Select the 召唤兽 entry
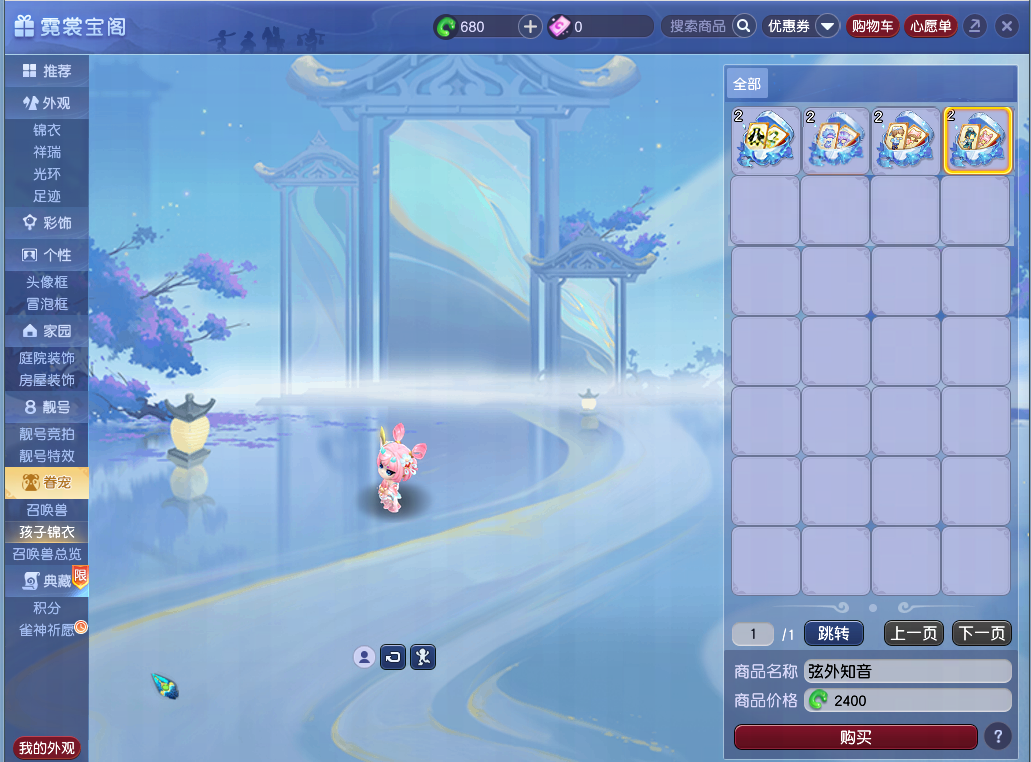Image resolution: width=1031 pixels, height=762 pixels. (x=47, y=510)
